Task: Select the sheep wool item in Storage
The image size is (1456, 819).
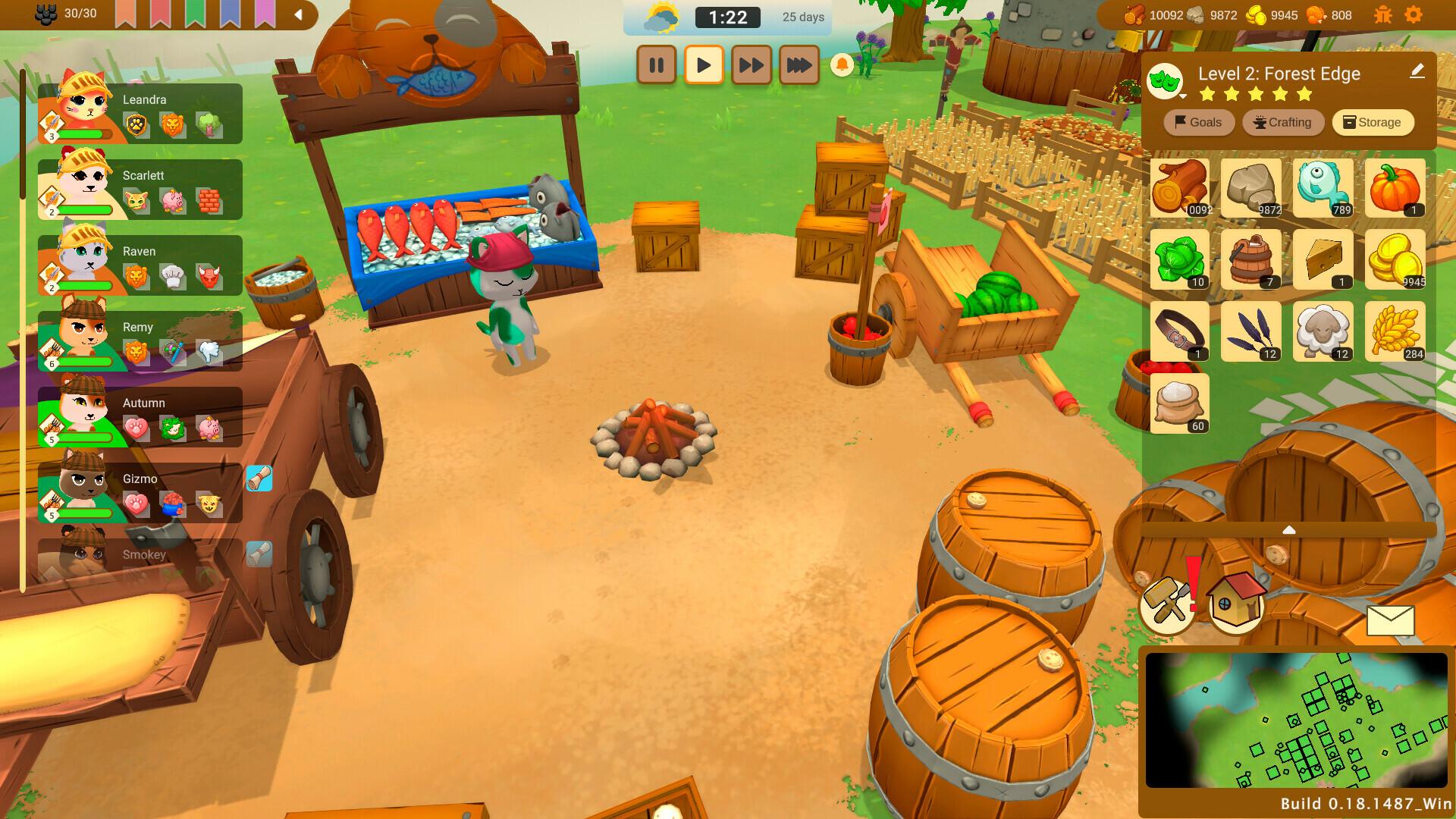Action: (1324, 331)
